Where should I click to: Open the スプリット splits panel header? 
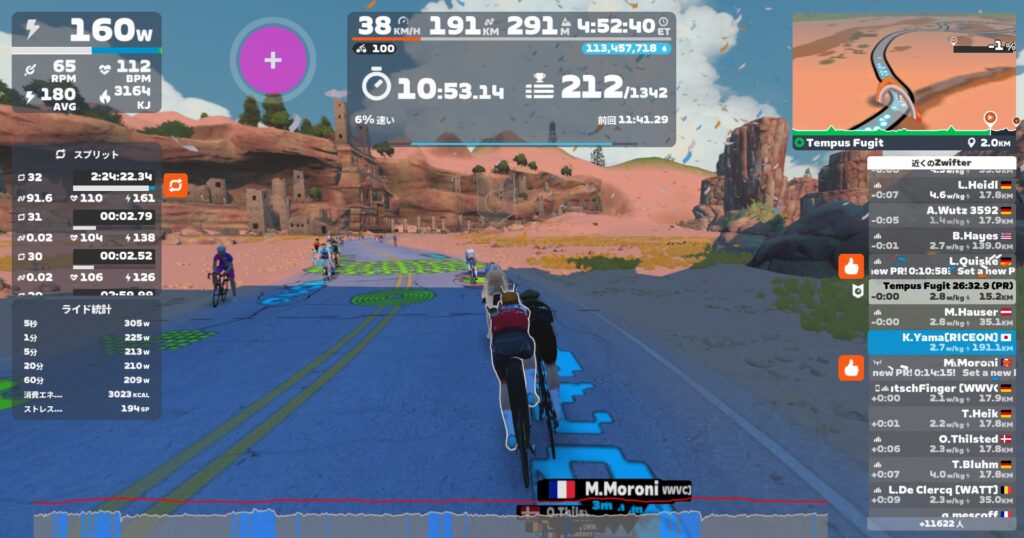87,155
